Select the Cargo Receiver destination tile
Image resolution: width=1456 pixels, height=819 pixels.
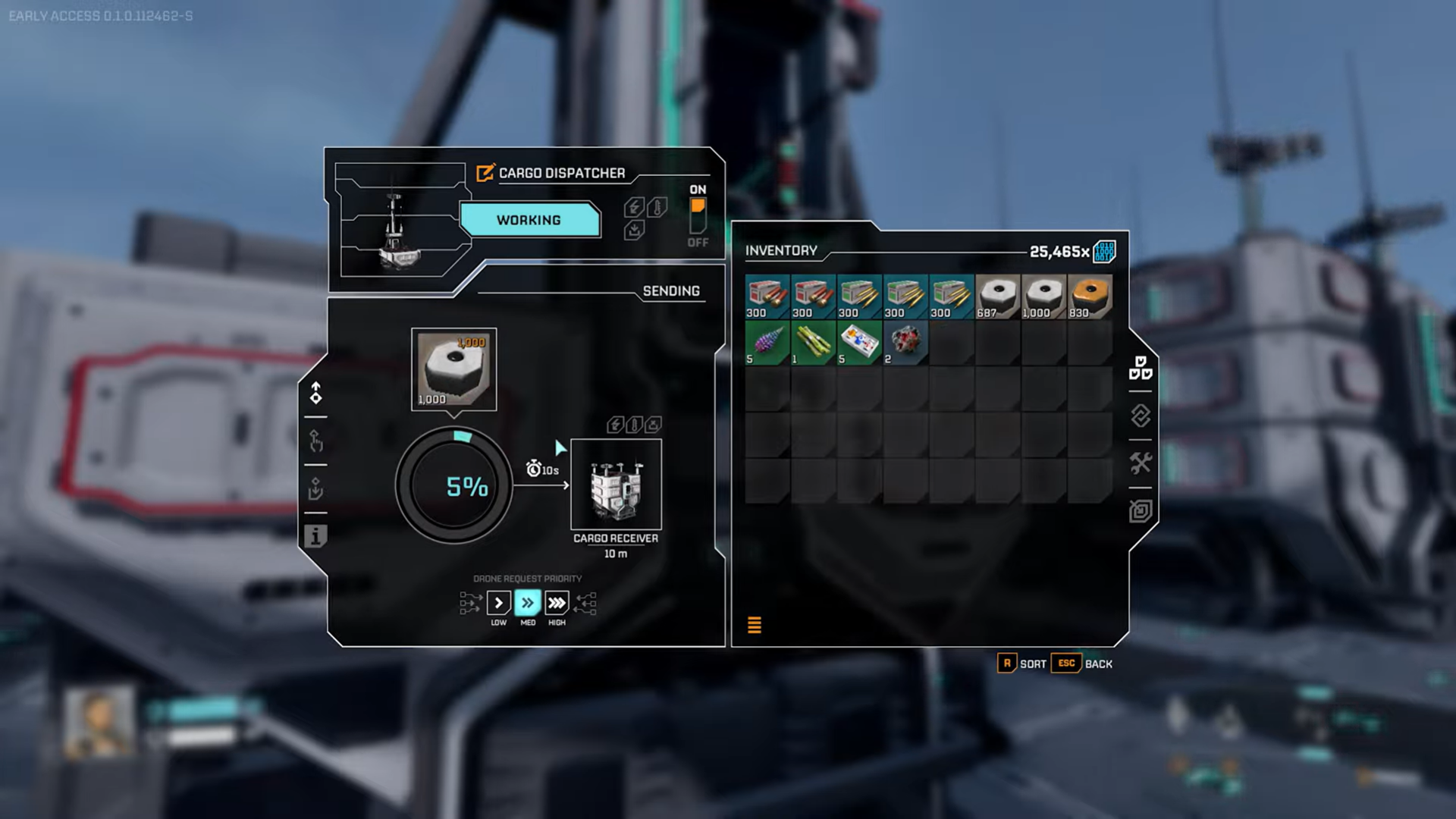click(616, 485)
